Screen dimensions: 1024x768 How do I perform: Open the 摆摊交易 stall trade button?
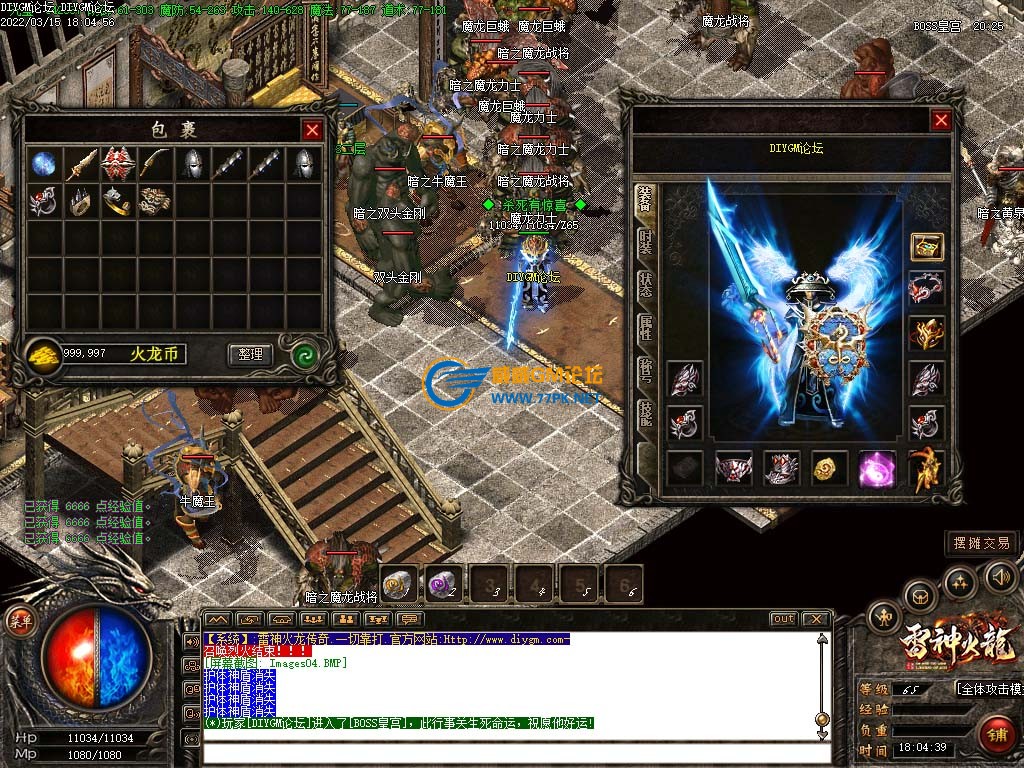point(982,543)
